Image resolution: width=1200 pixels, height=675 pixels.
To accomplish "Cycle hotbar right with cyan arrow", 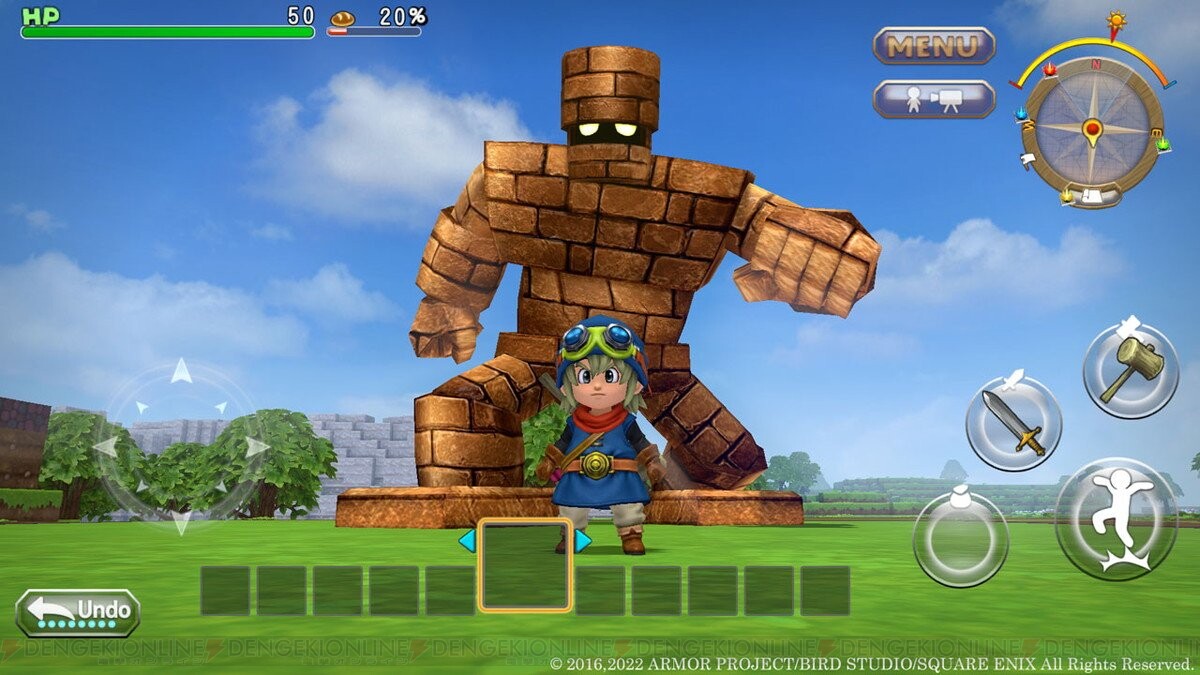I will 583,541.
